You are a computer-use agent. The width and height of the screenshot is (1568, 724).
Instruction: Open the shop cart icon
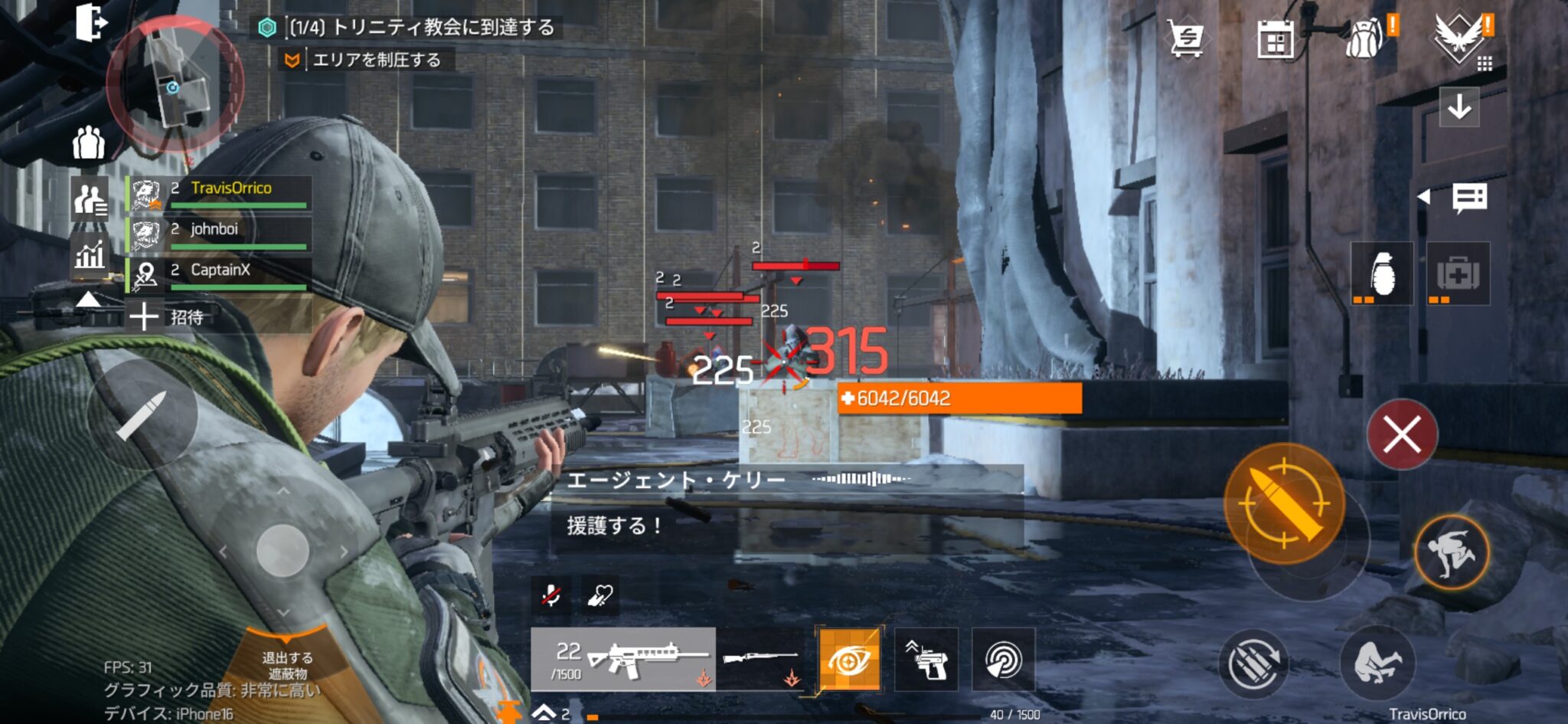coord(1185,38)
